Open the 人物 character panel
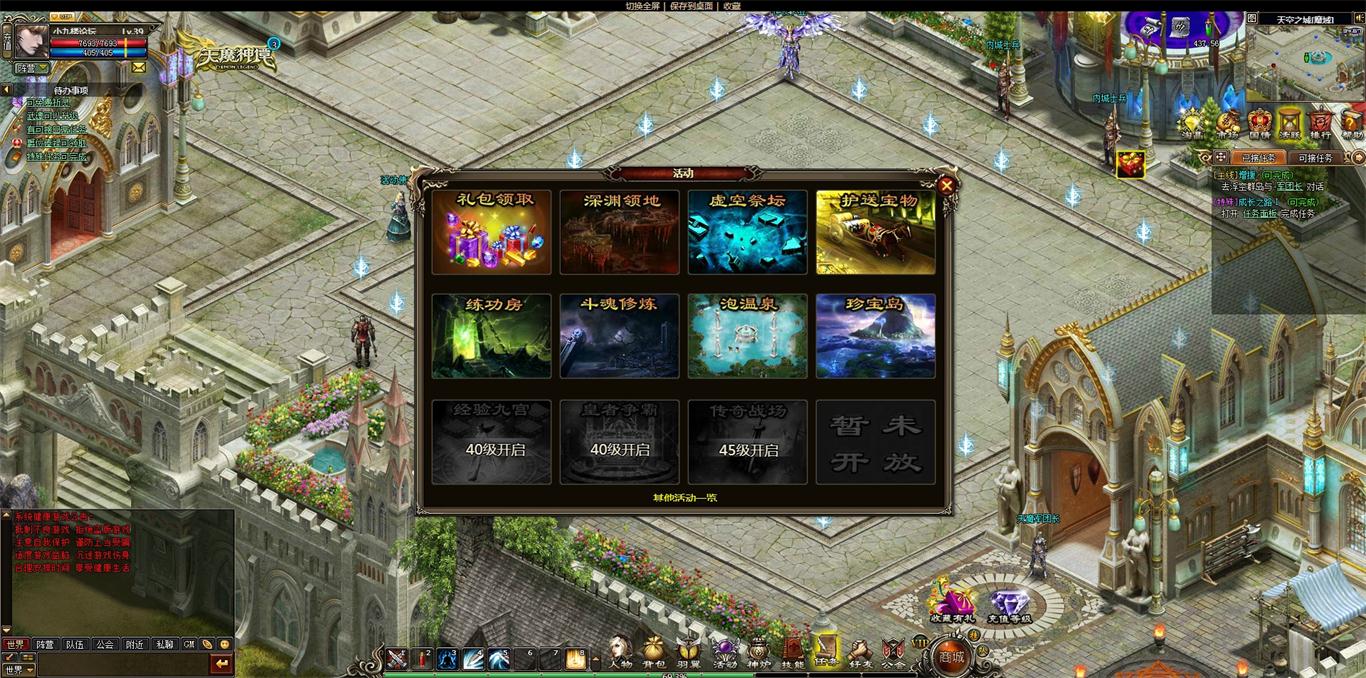The height and width of the screenshot is (678, 1366). tap(620, 652)
